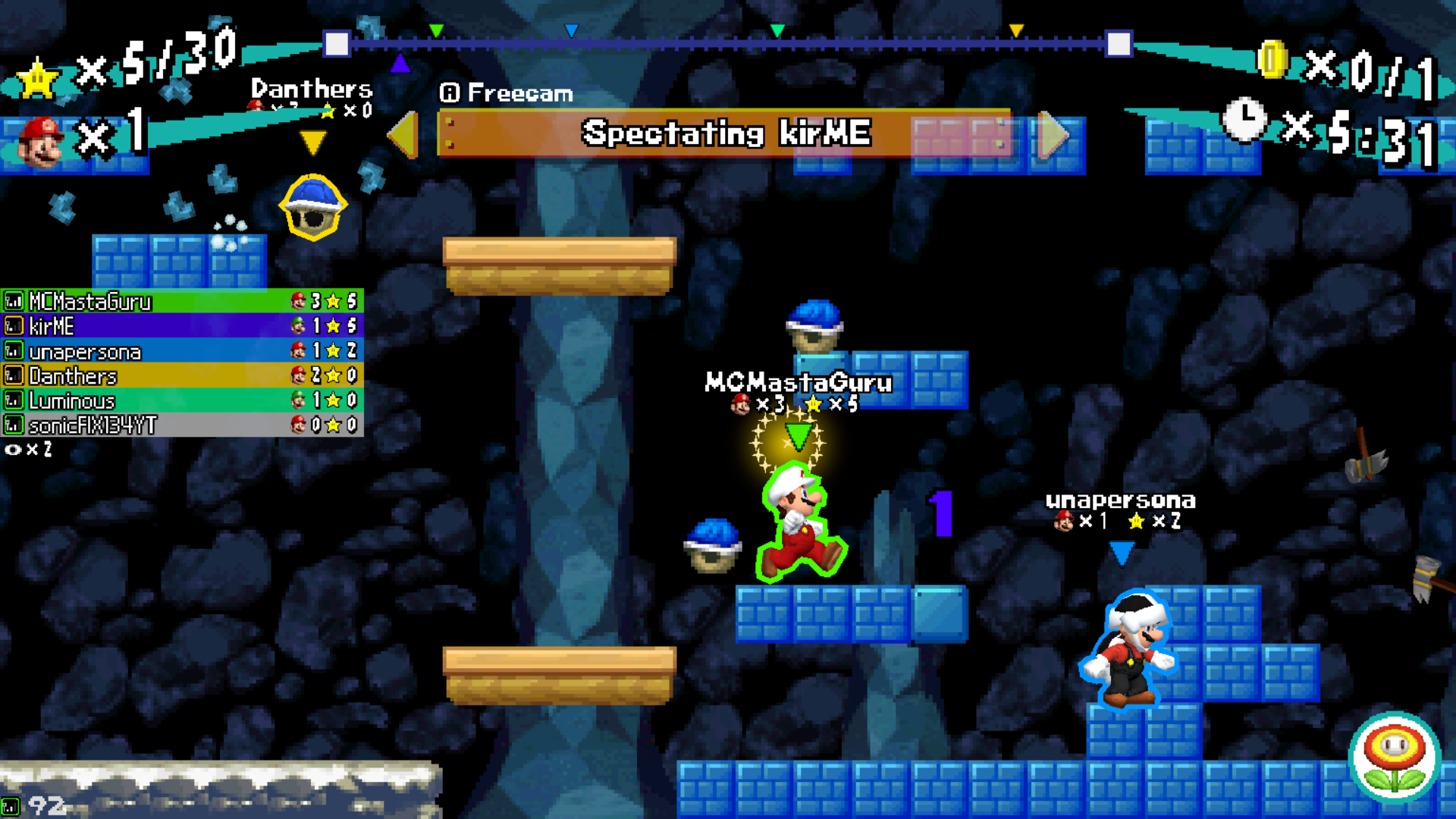Viewport: 1456px width, 819px height.
Task: Switch to the next spectated player
Action: [x=1053, y=135]
